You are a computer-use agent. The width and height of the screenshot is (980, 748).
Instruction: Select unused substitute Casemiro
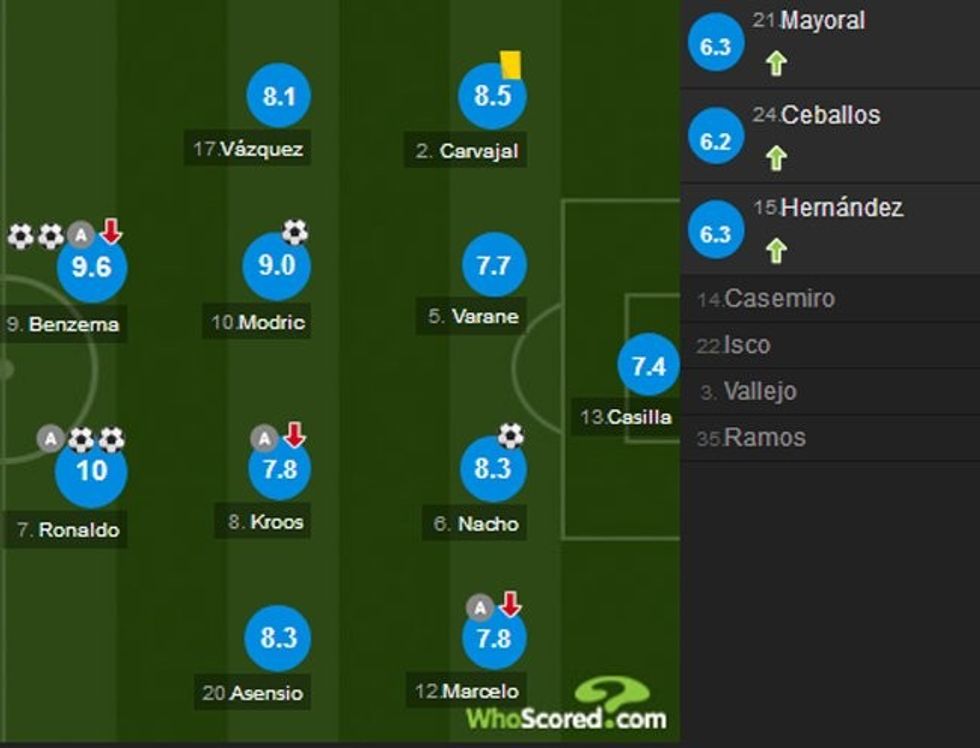[x=830, y=299]
